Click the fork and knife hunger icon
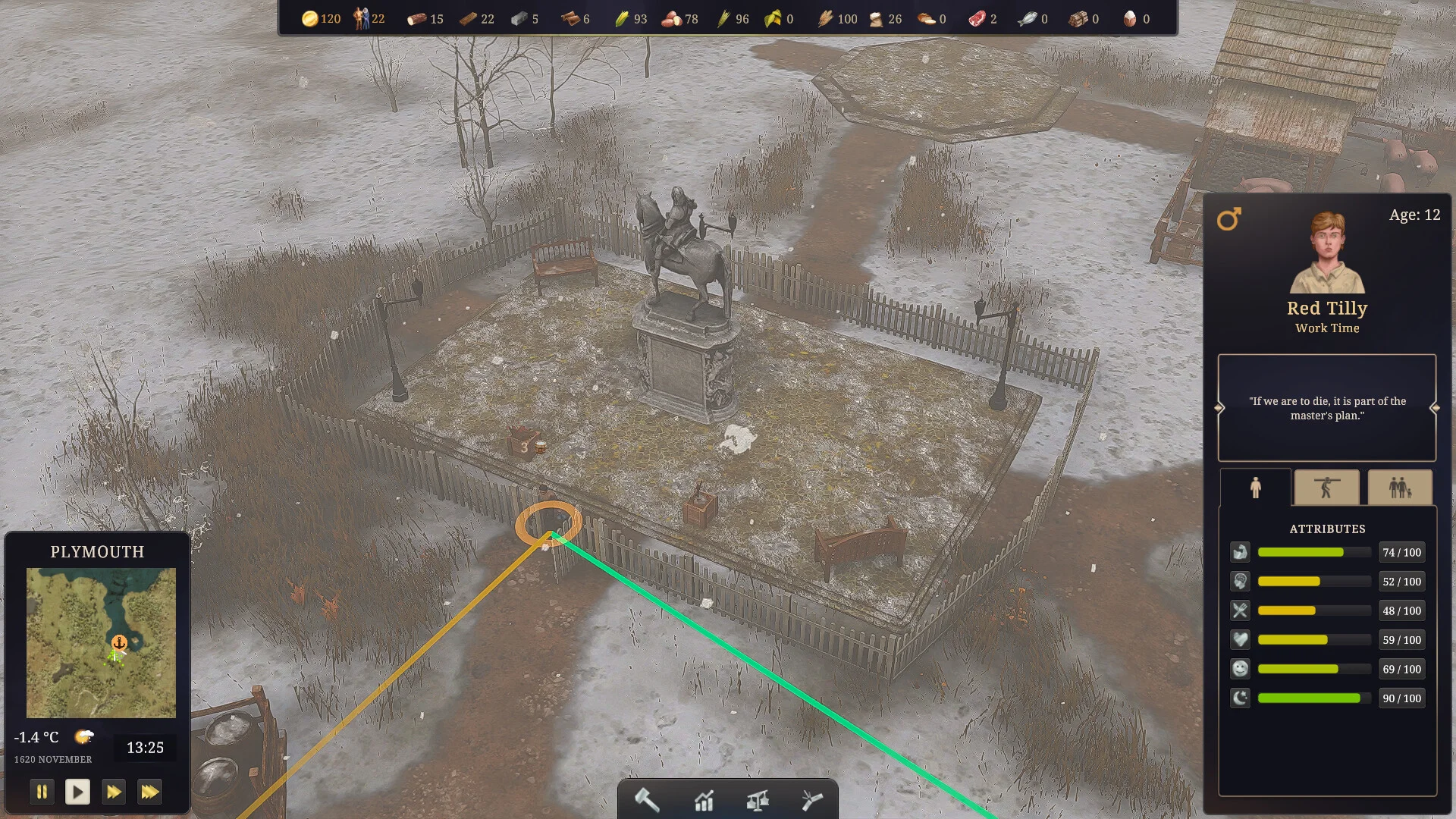 coord(1240,610)
